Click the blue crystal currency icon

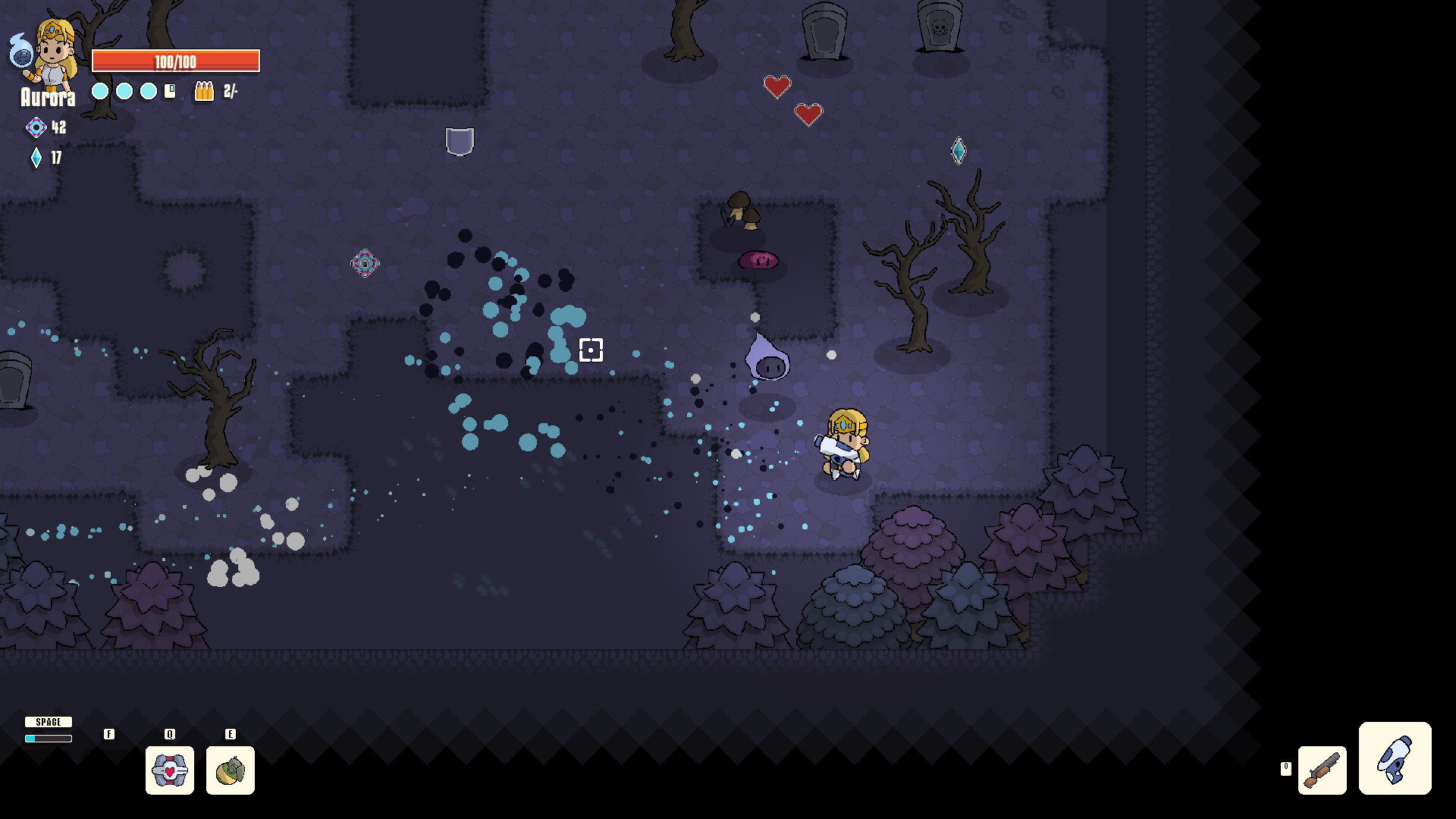(x=36, y=158)
